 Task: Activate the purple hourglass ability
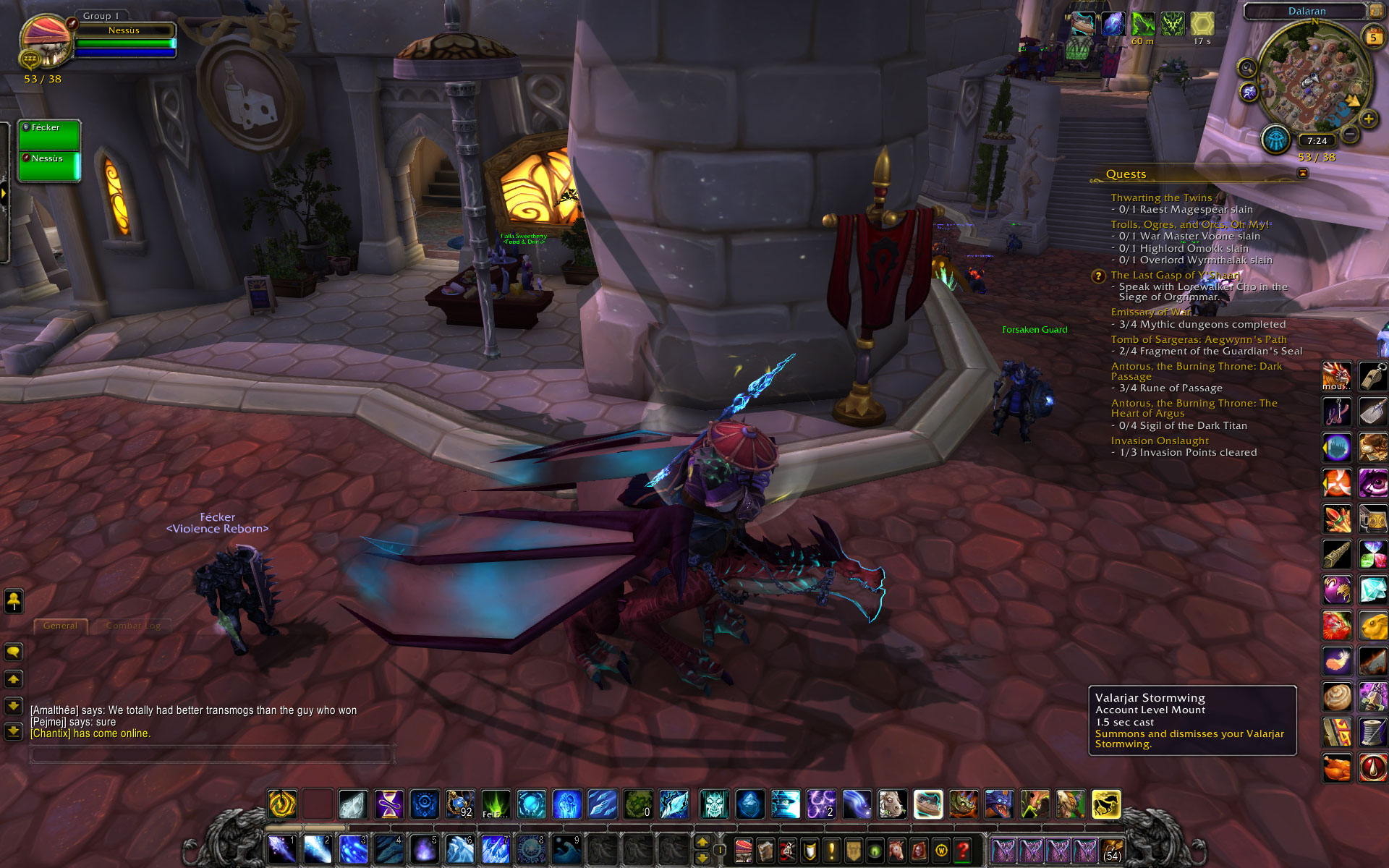pyautogui.click(x=389, y=804)
